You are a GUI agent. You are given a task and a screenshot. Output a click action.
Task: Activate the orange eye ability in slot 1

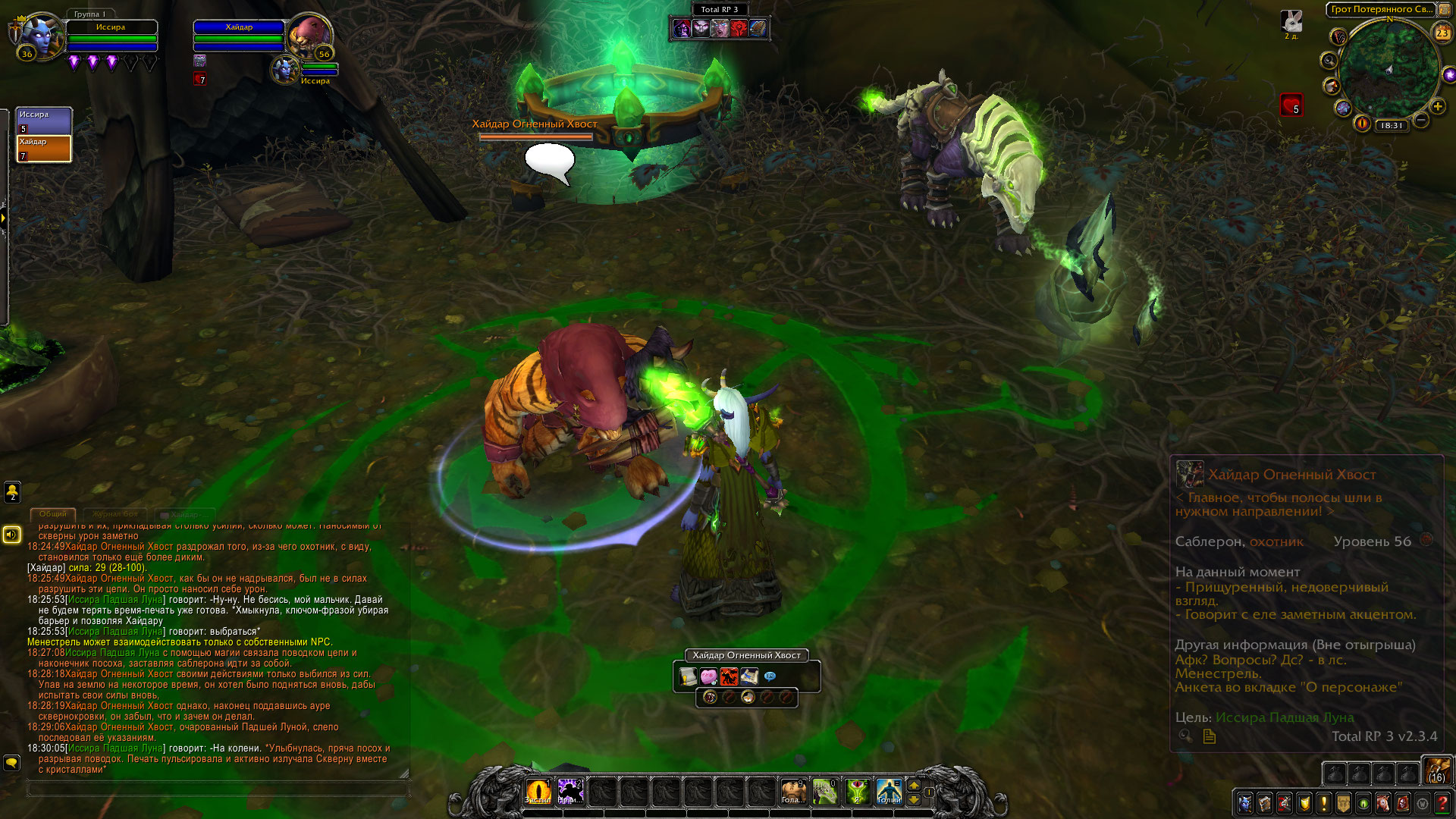[538, 791]
